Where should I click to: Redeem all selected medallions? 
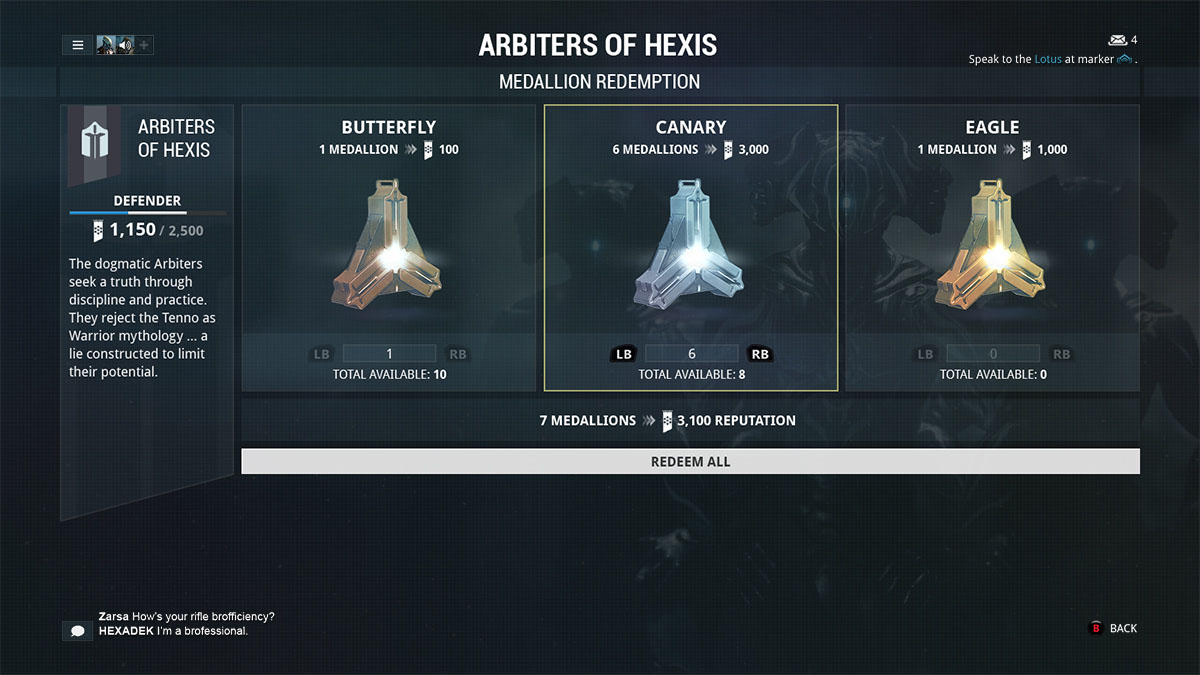[x=690, y=461]
